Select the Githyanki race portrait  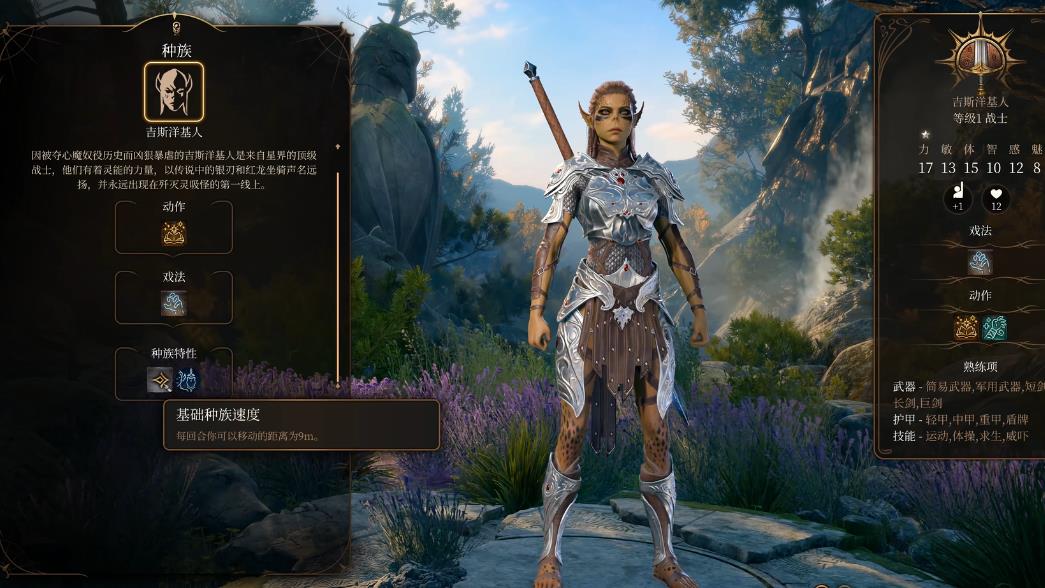173,92
